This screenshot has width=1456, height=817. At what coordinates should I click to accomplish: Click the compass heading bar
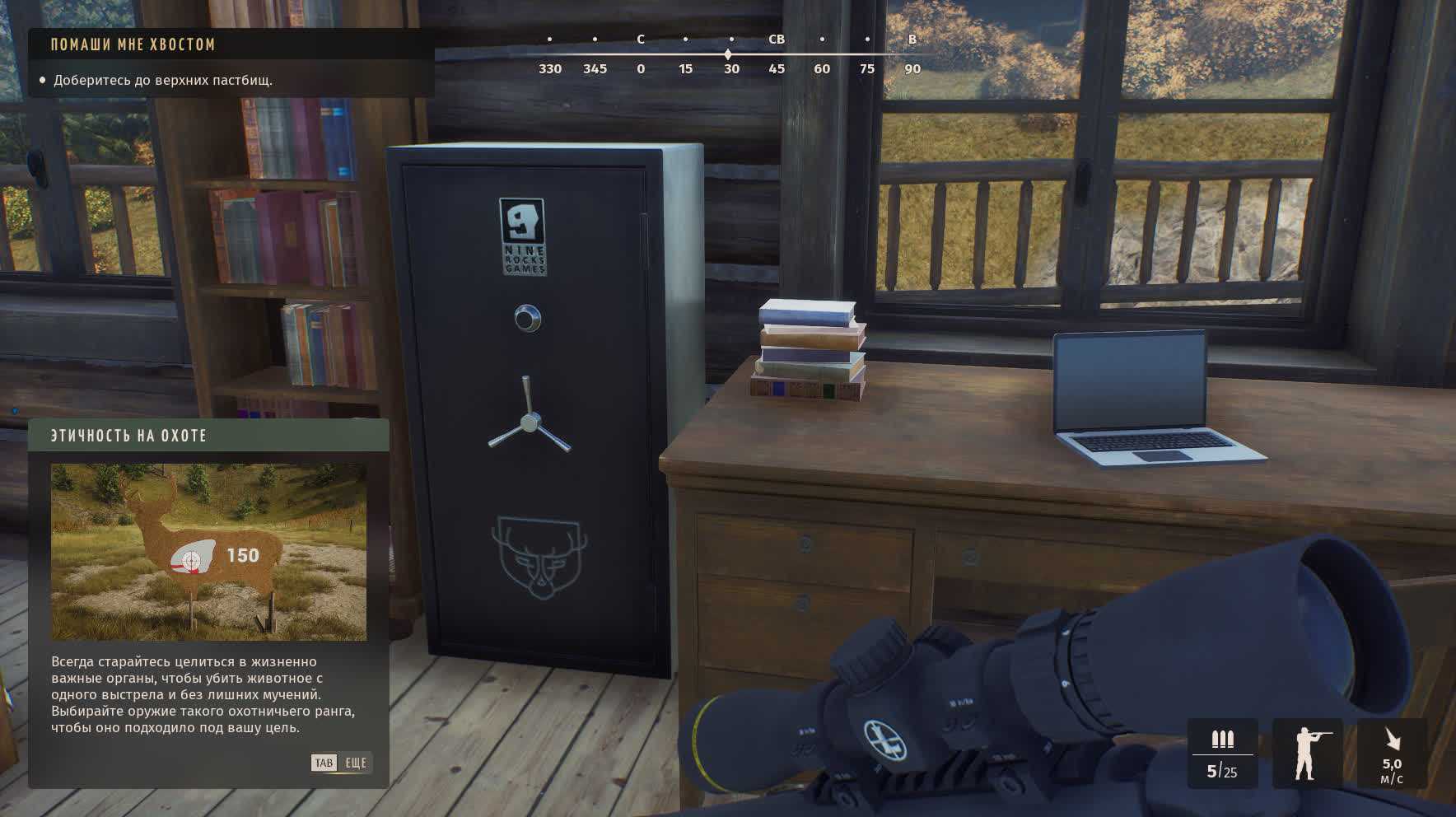click(730, 54)
